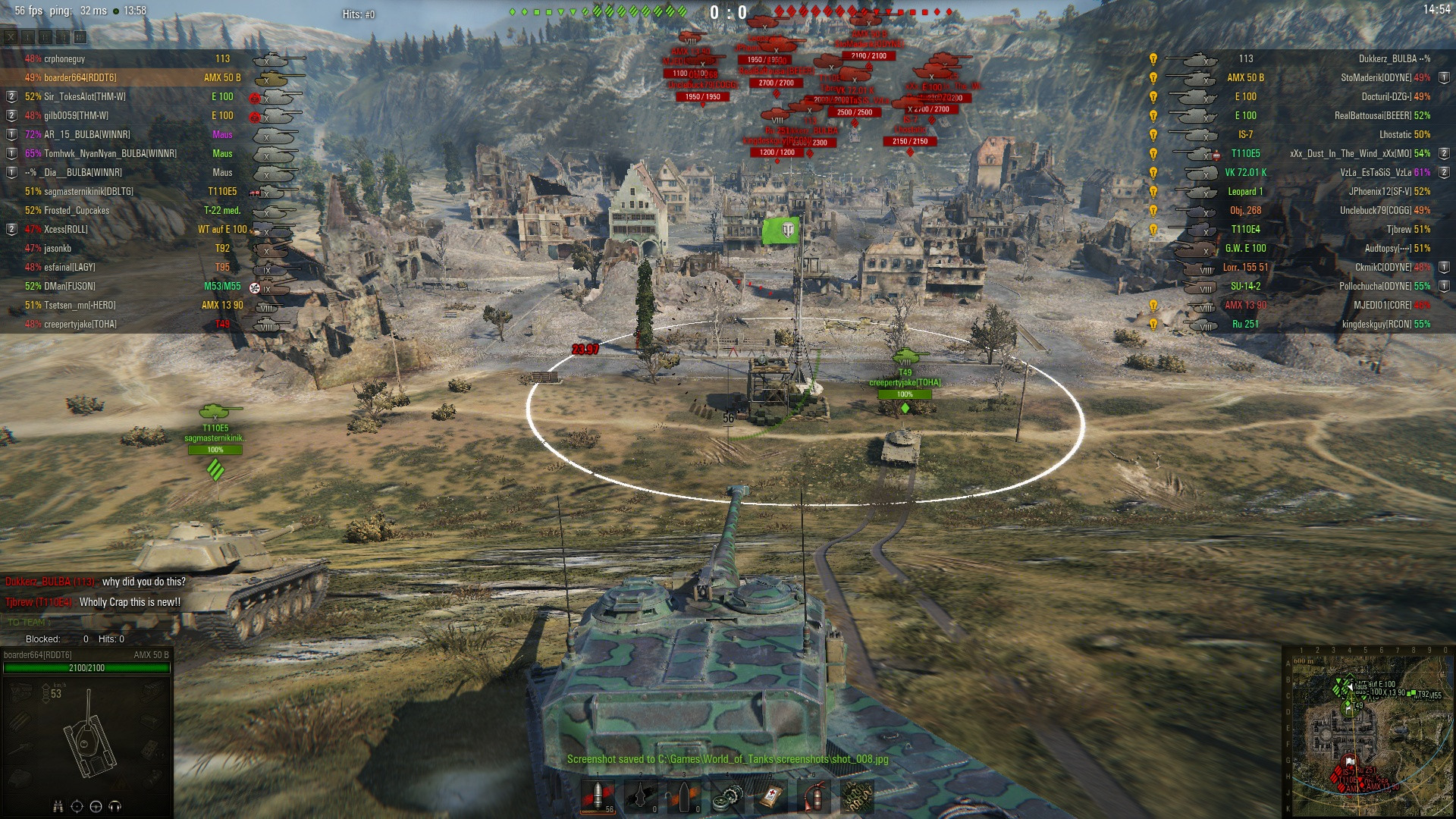Click the crosshair gunner icon
Viewport: 1456px width, 819px height.
[77, 806]
